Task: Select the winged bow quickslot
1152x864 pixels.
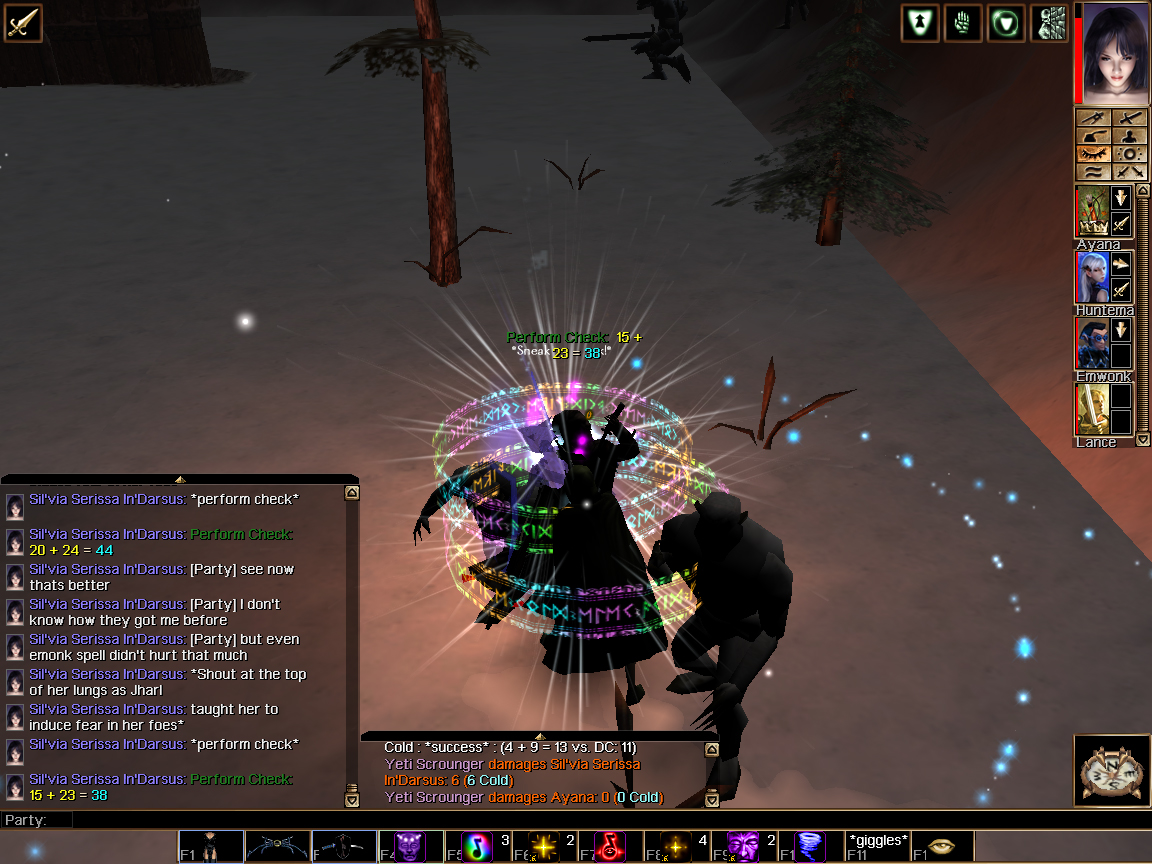Action: tap(277, 846)
